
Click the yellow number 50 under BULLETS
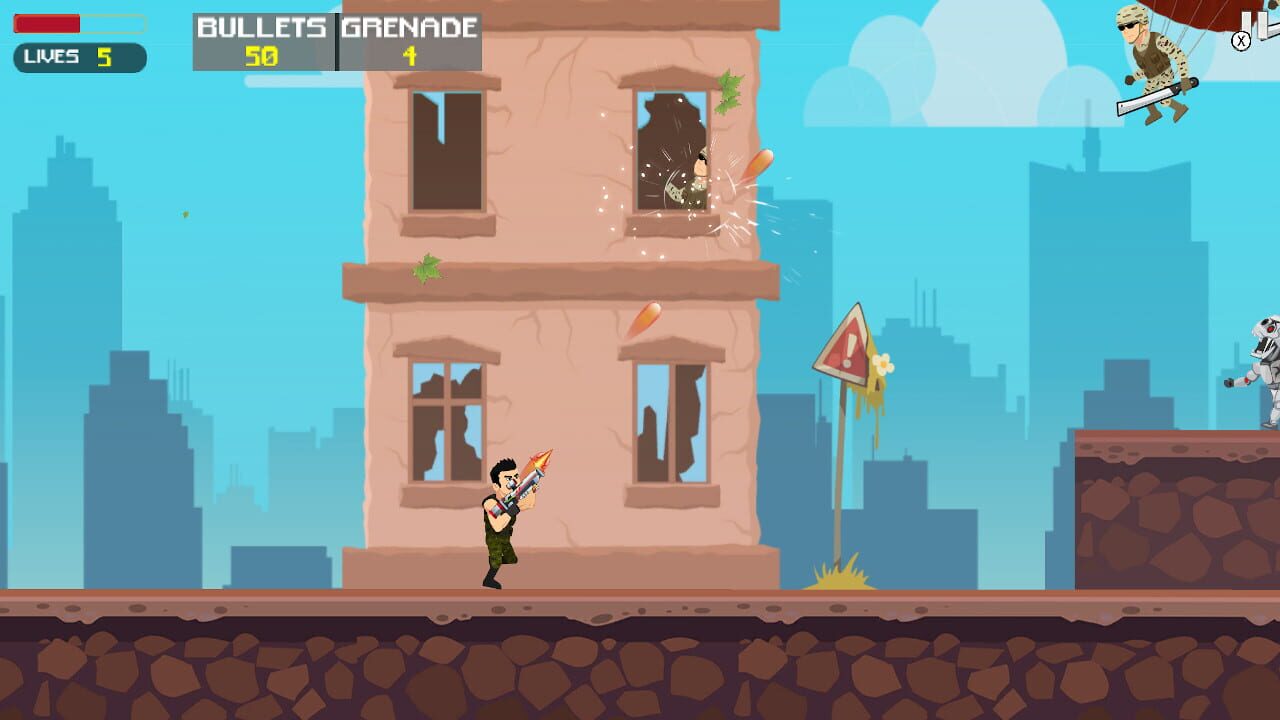[262, 55]
